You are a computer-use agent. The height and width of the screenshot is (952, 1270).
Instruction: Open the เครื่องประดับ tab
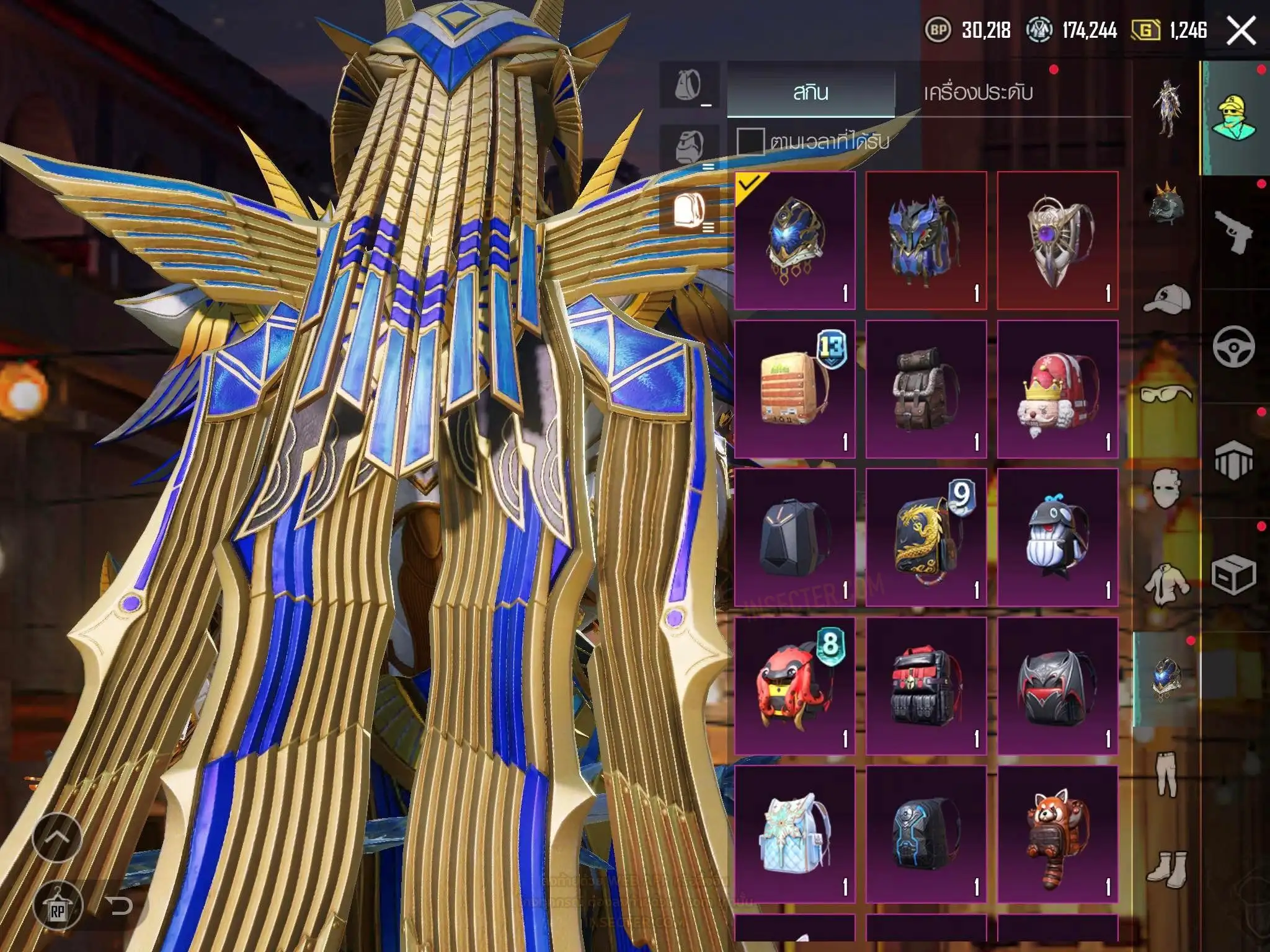978,92
